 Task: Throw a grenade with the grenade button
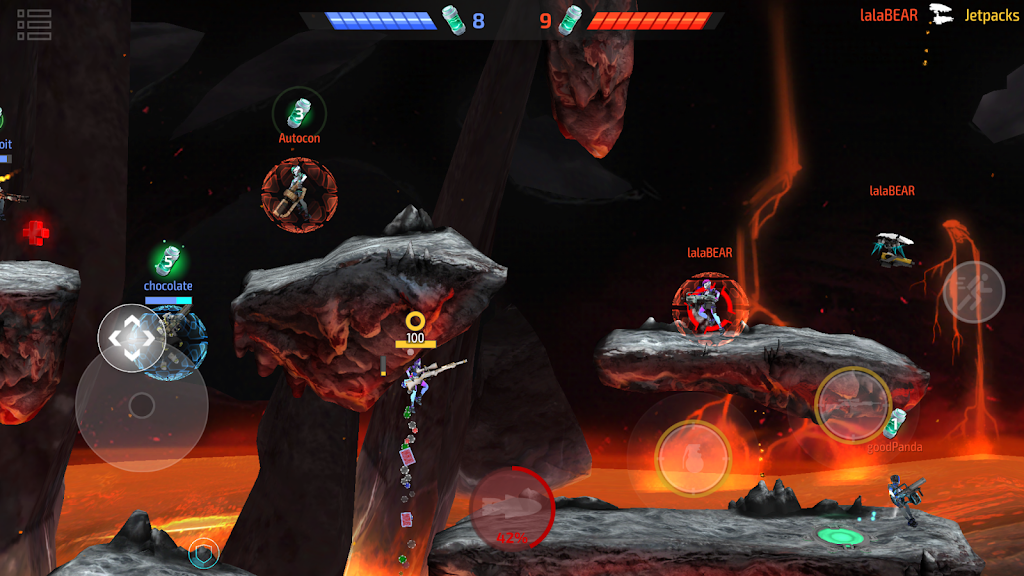click(x=693, y=458)
